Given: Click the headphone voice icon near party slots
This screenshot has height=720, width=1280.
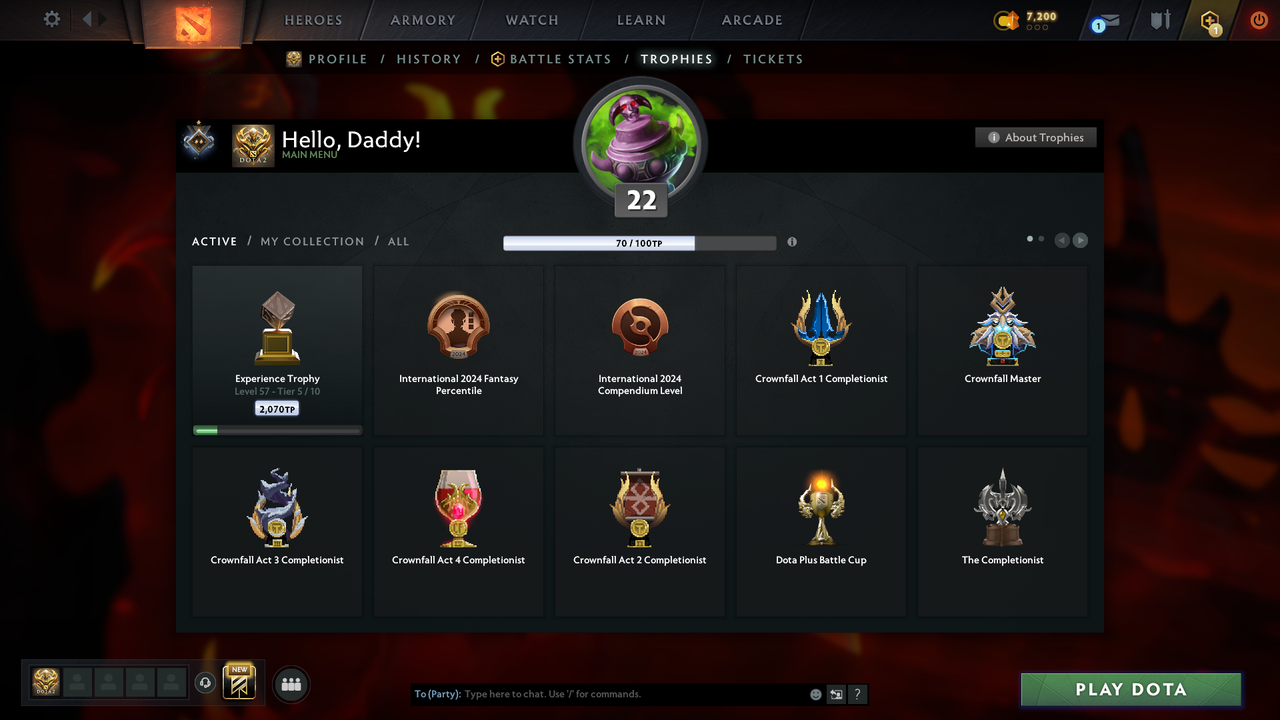Looking at the screenshot, I should pyautogui.click(x=206, y=682).
